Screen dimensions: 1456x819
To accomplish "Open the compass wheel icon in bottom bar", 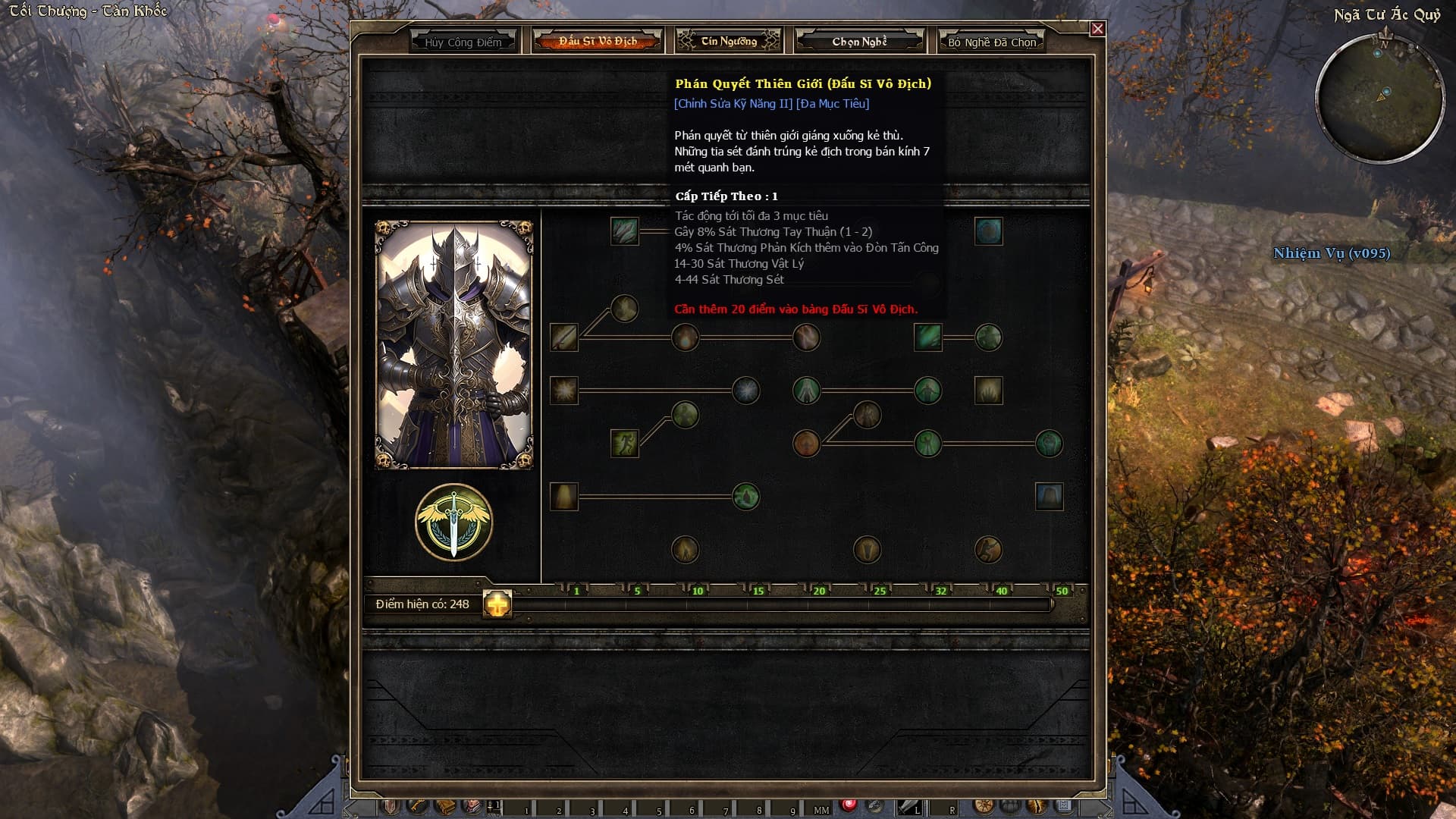I will [x=984, y=806].
